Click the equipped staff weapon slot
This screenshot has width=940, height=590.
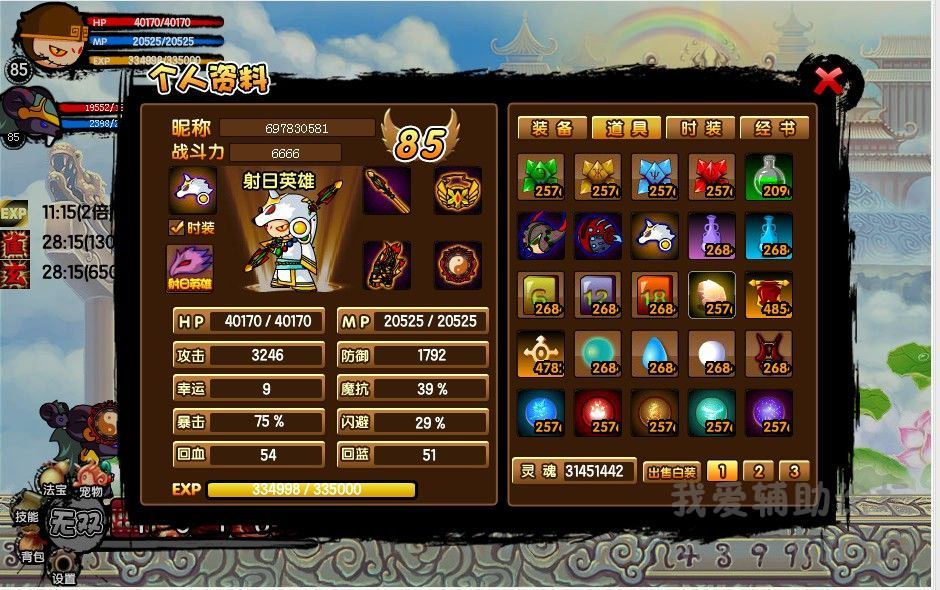(386, 190)
